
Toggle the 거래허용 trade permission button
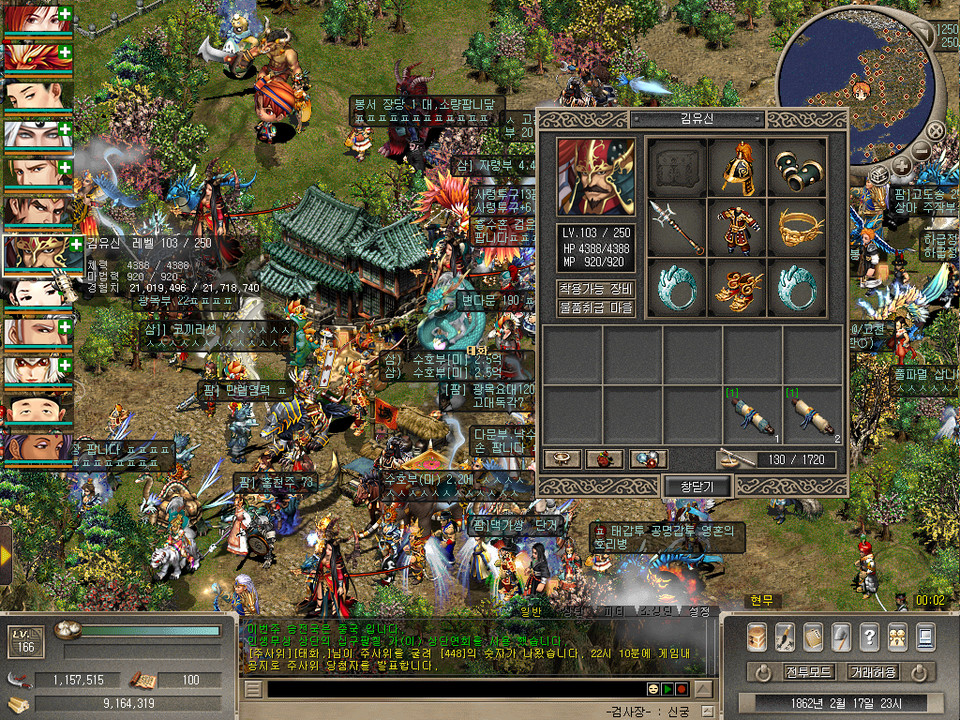click(872, 671)
